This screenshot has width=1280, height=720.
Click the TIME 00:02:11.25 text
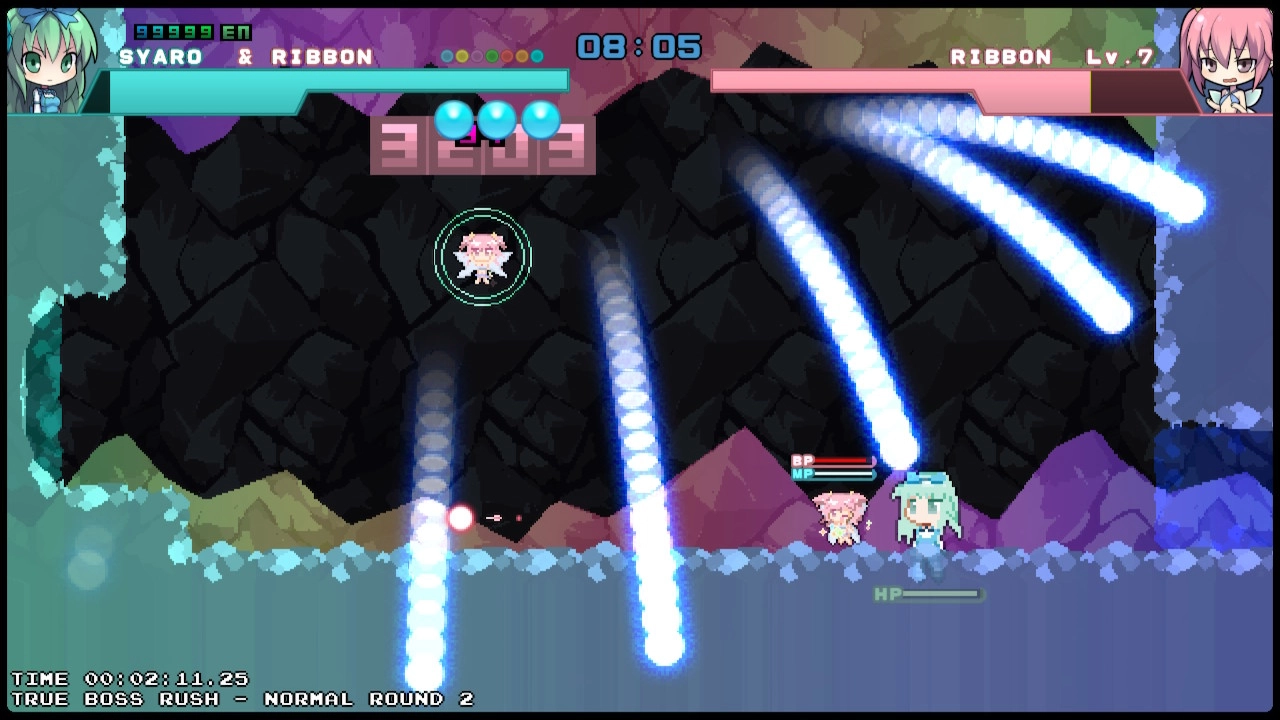click(x=130, y=679)
